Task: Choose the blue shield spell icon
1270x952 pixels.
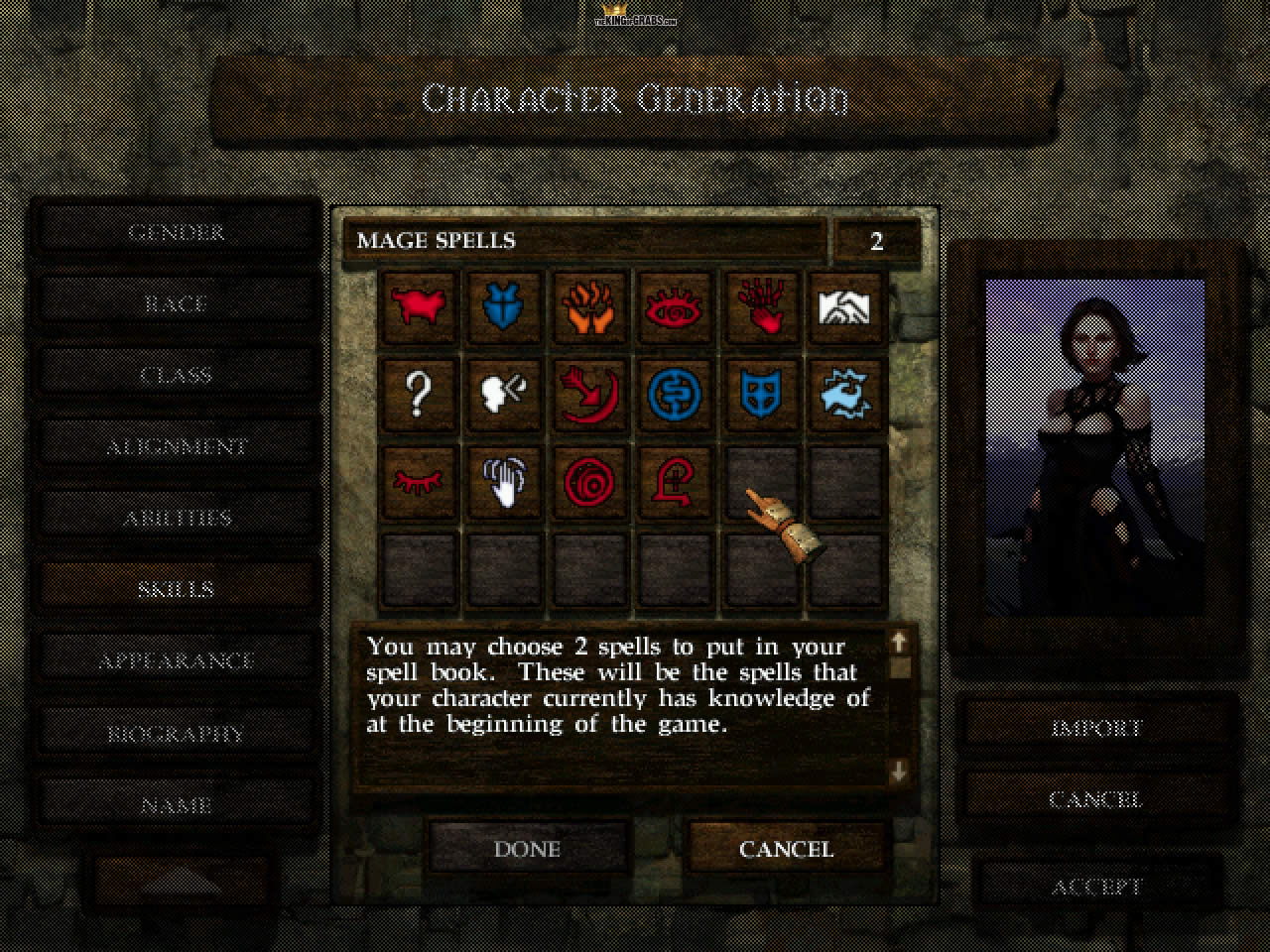Action: (x=761, y=394)
